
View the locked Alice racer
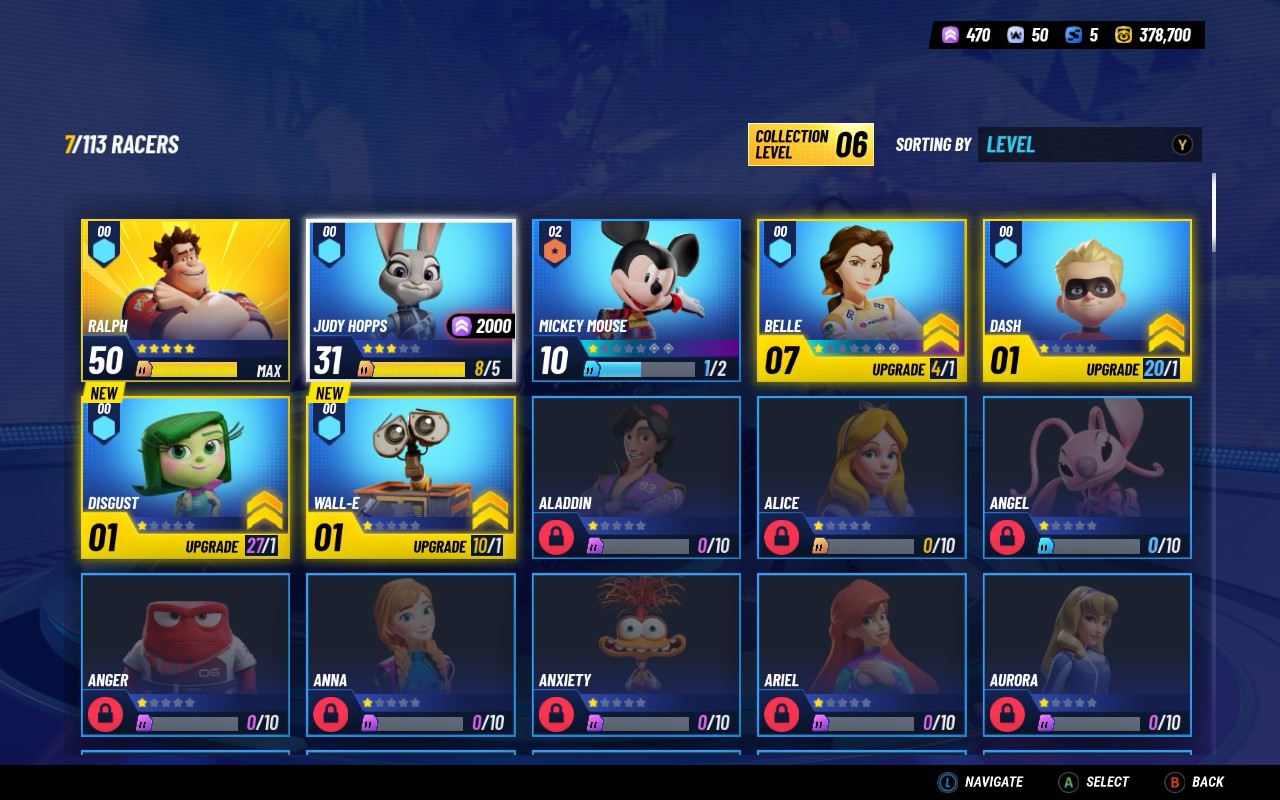pyautogui.click(x=861, y=477)
